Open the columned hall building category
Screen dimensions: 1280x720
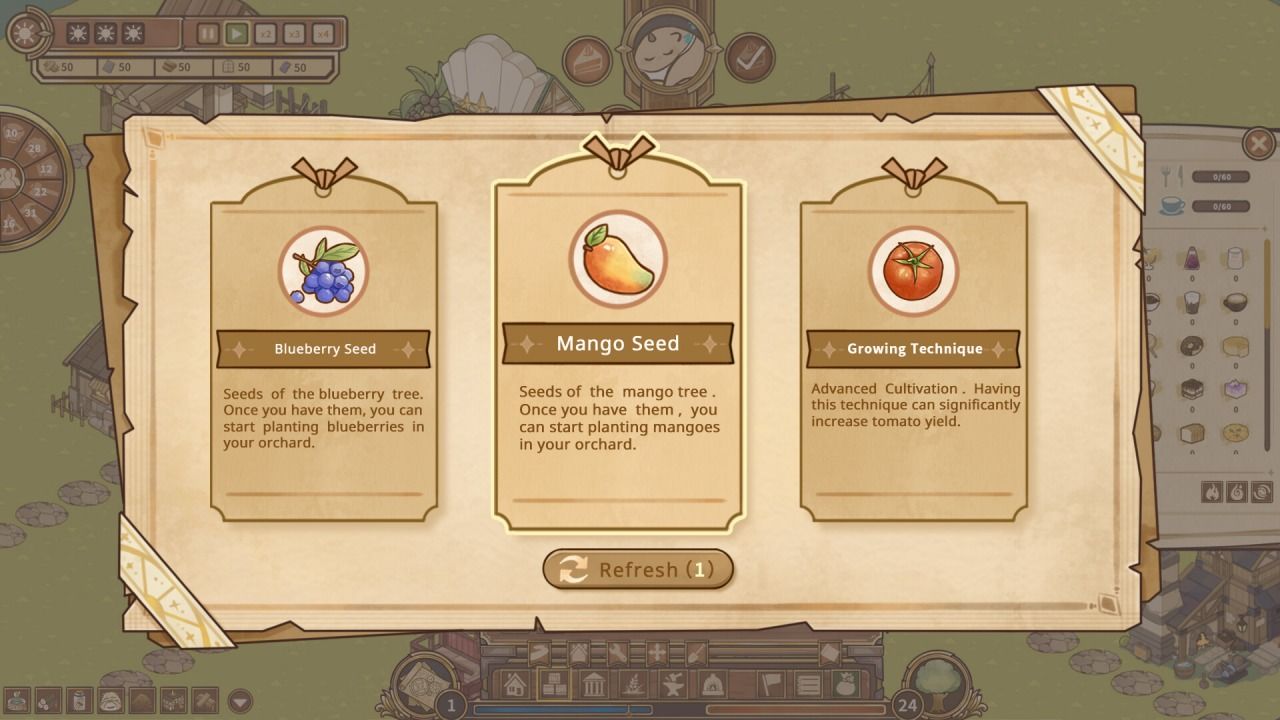pos(592,685)
